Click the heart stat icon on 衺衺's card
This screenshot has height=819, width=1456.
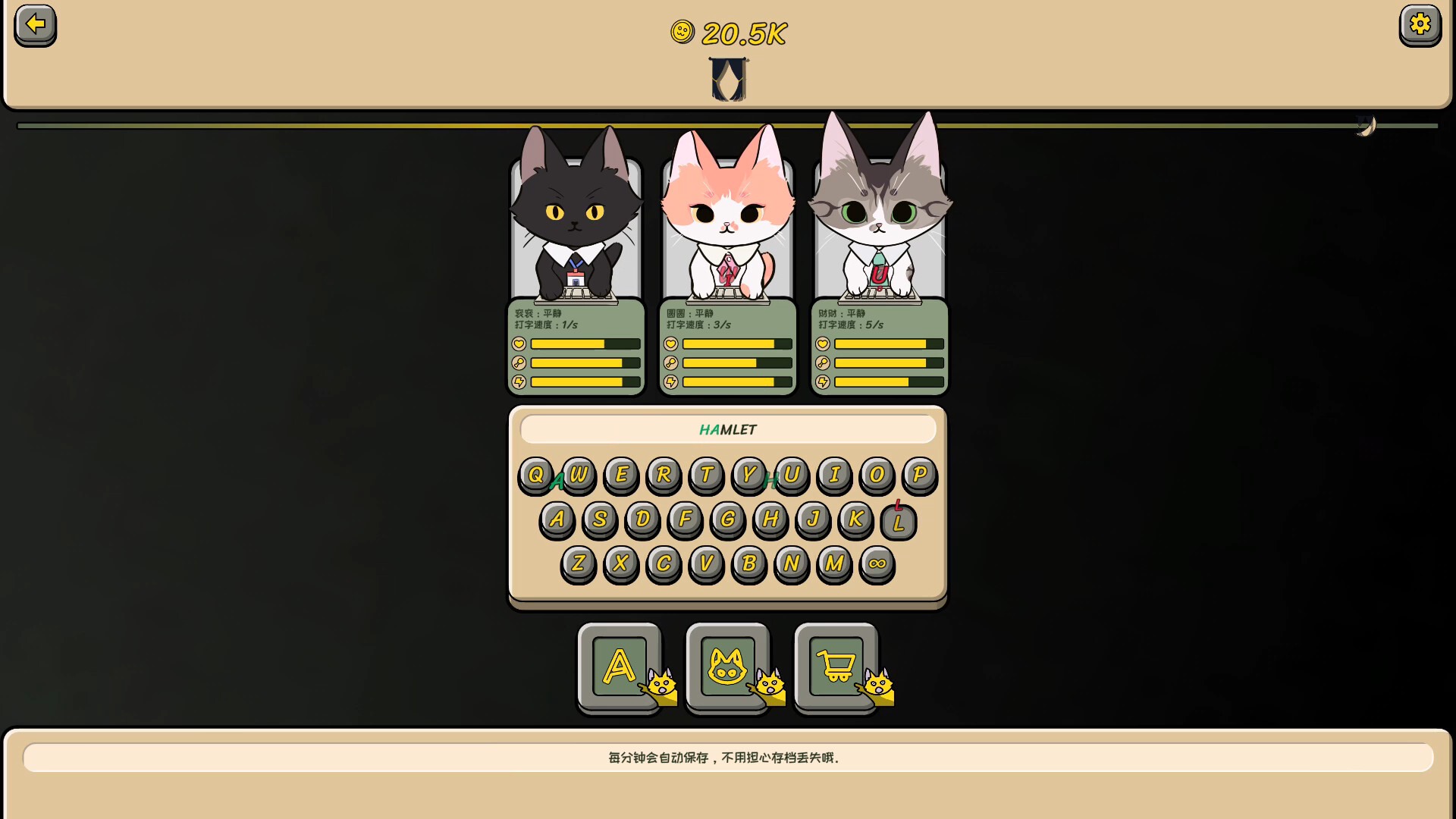pyautogui.click(x=518, y=344)
